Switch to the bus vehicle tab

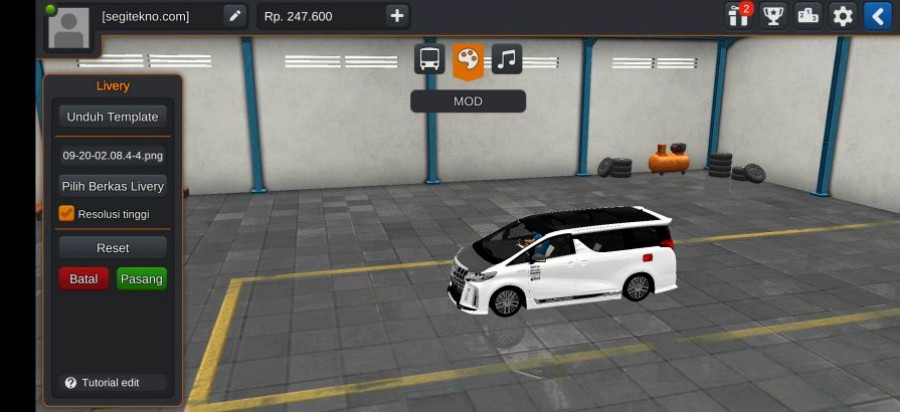[430, 59]
